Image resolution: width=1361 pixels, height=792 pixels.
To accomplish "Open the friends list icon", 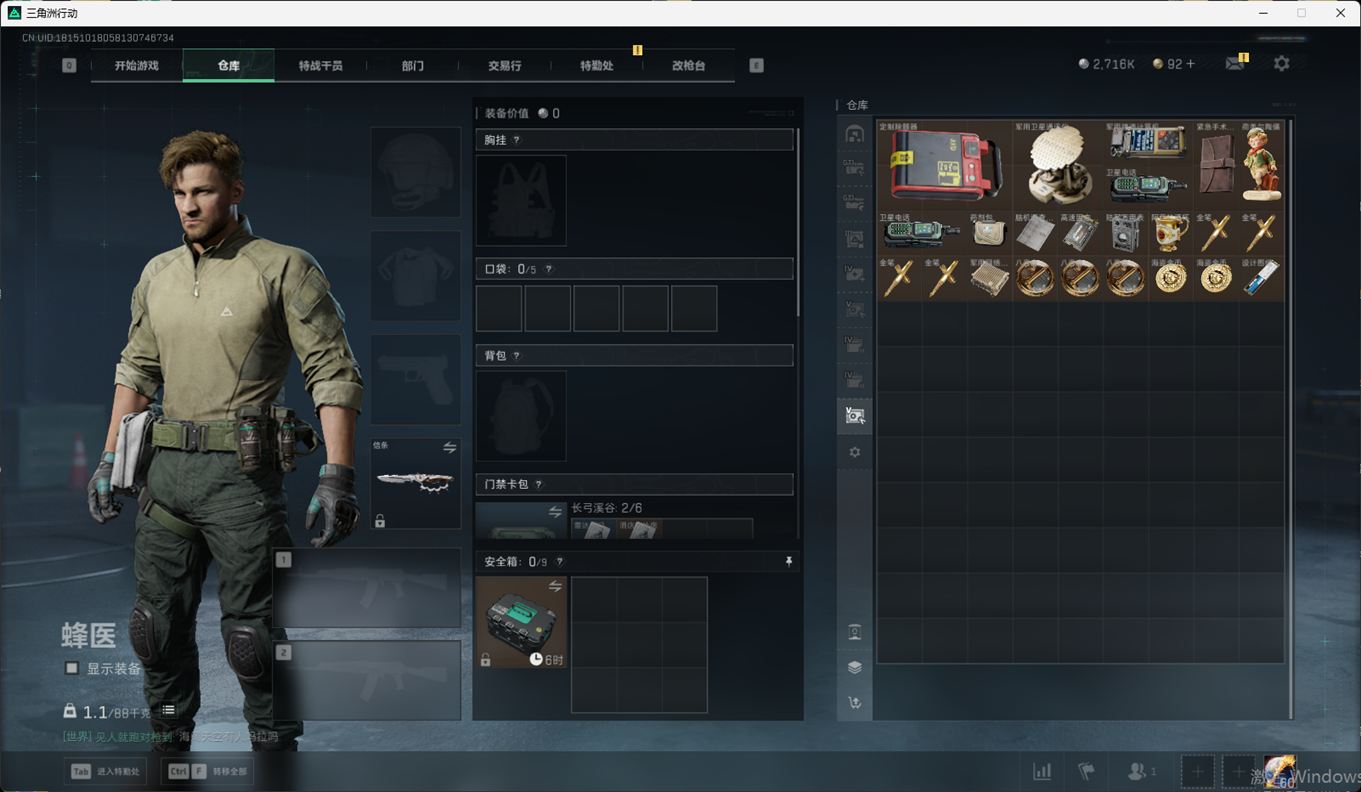I will tap(1140, 771).
